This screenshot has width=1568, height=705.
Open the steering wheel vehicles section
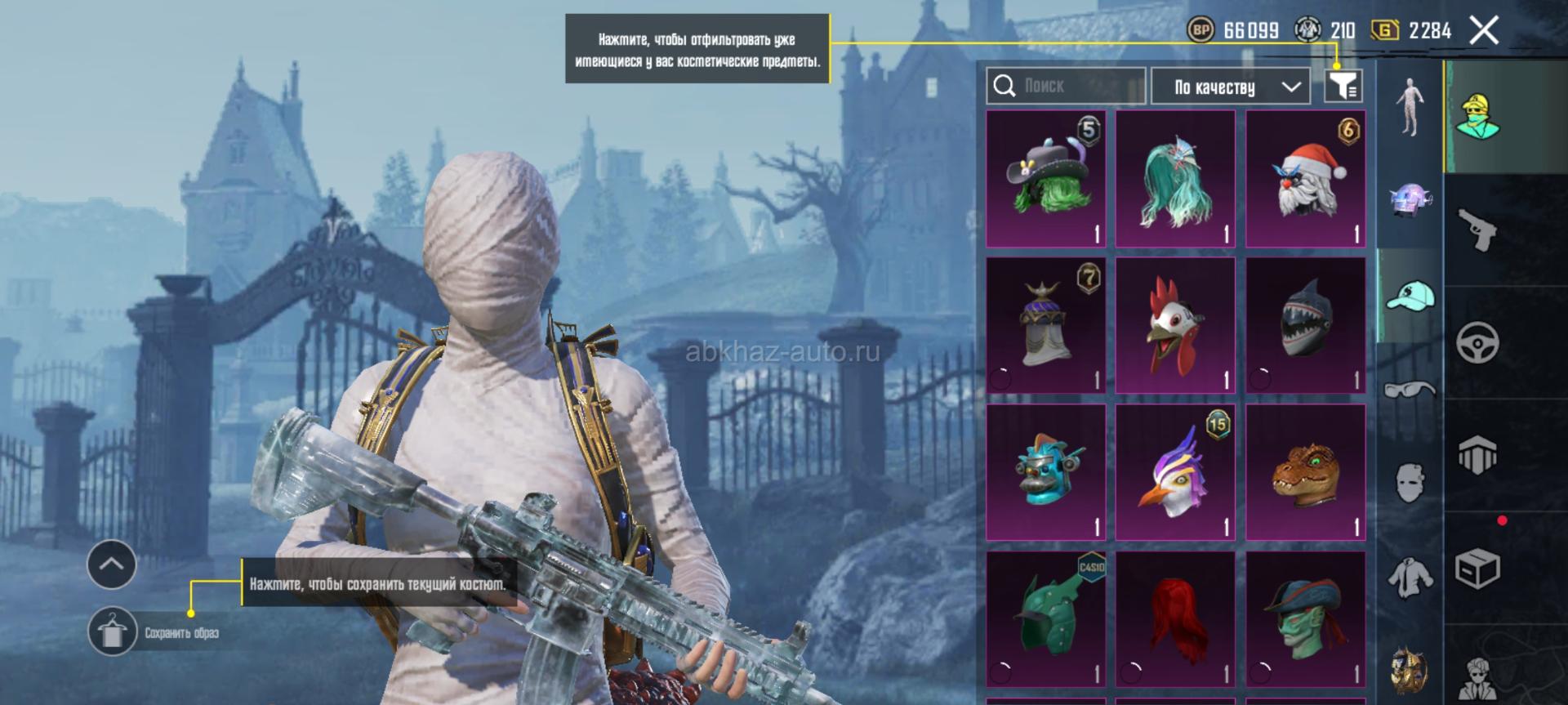1477,342
